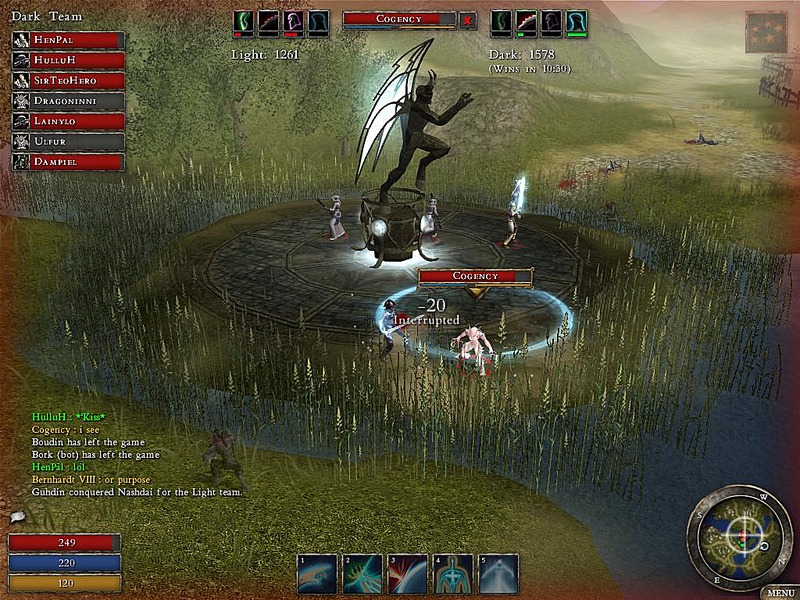800x600 pixels.
Task: Choose Lainylo from the team roster
Action: (x=68, y=121)
